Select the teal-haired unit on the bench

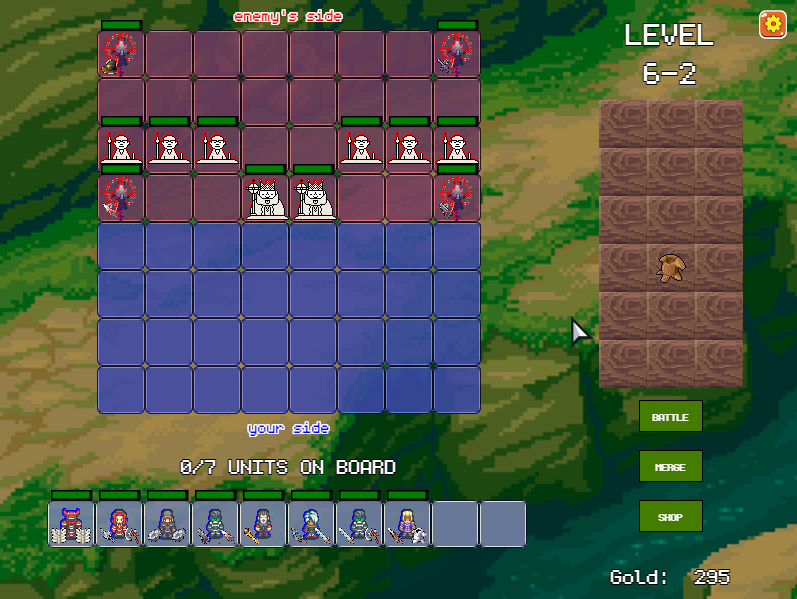point(311,524)
